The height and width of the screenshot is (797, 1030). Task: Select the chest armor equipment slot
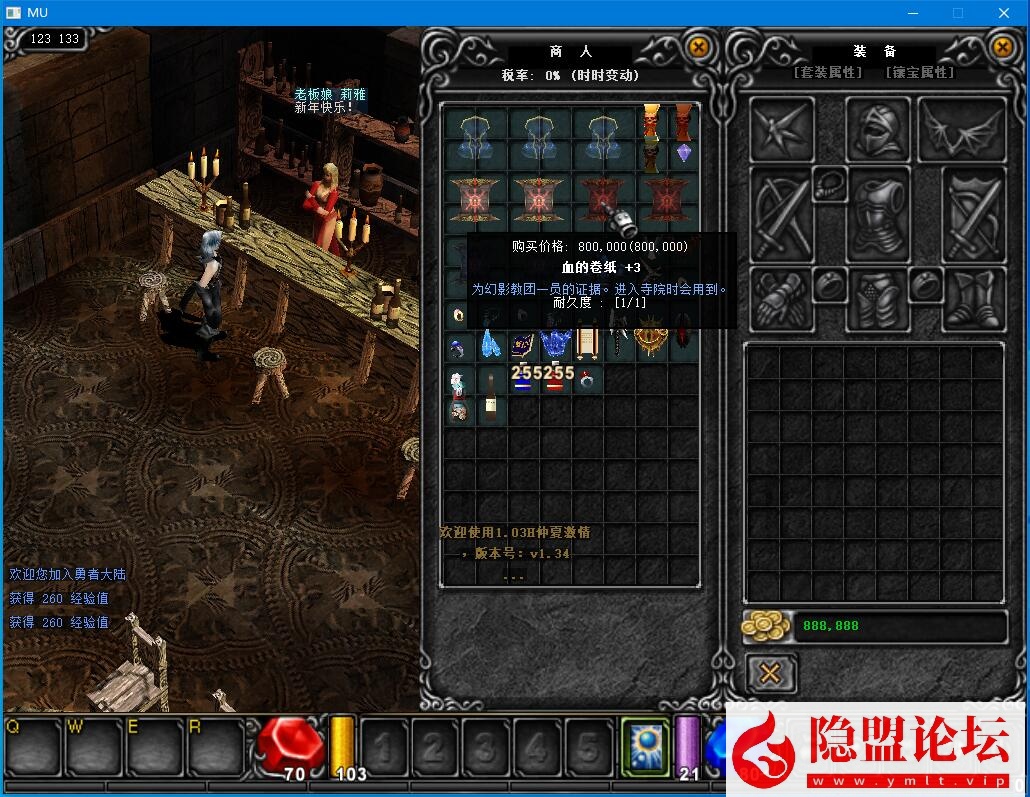877,213
